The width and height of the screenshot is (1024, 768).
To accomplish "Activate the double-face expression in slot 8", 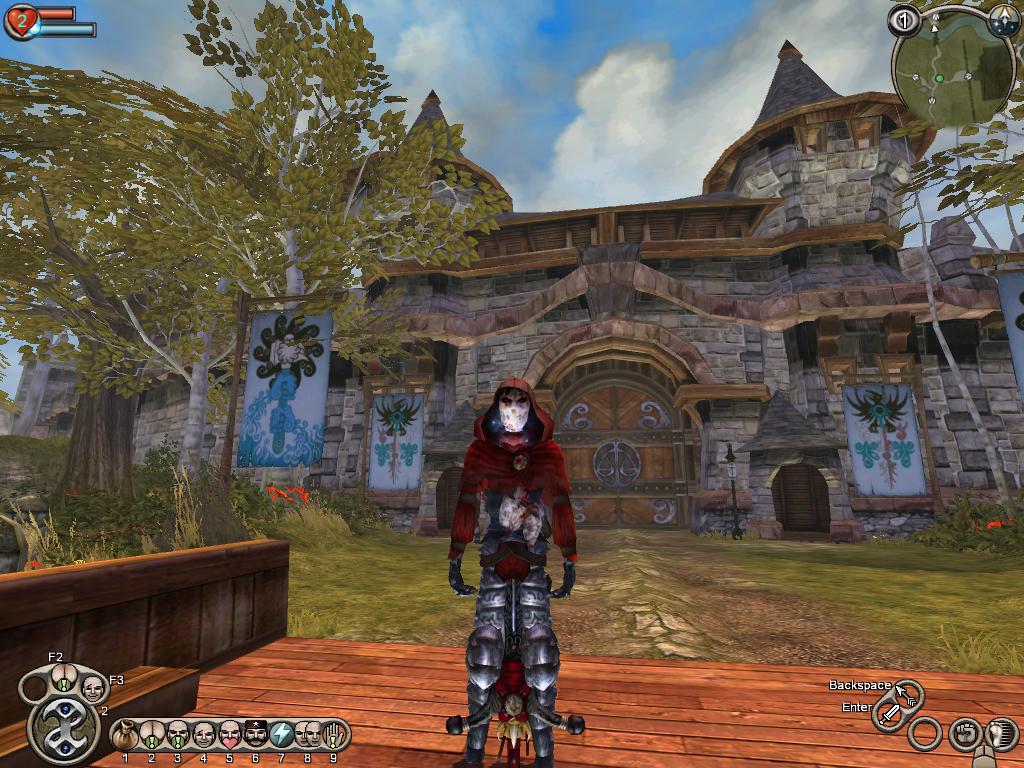I will tap(307, 735).
